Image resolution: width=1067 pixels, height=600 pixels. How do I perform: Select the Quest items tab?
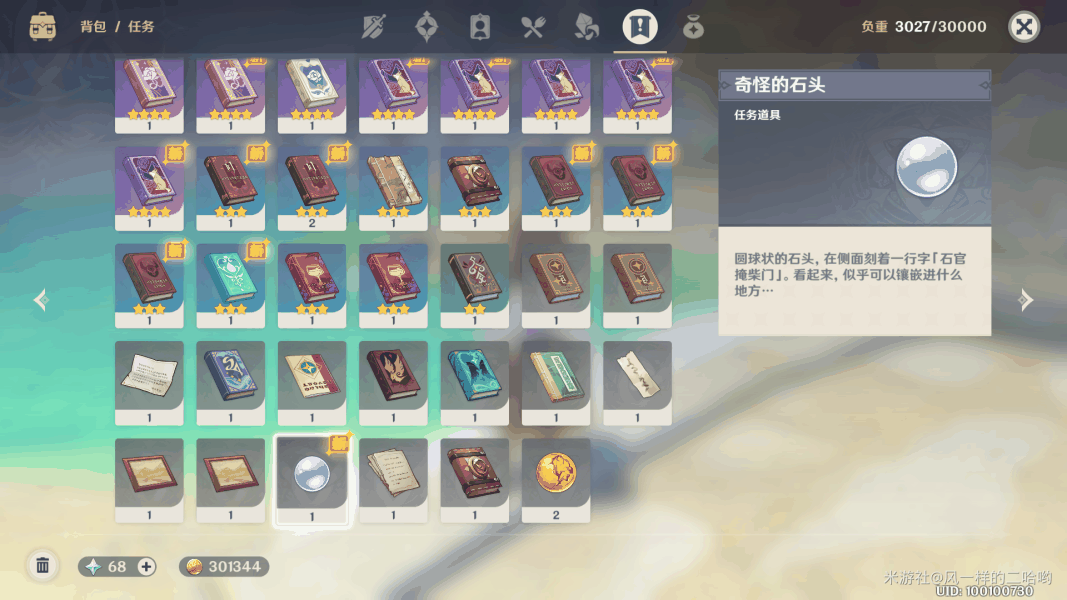tap(640, 27)
